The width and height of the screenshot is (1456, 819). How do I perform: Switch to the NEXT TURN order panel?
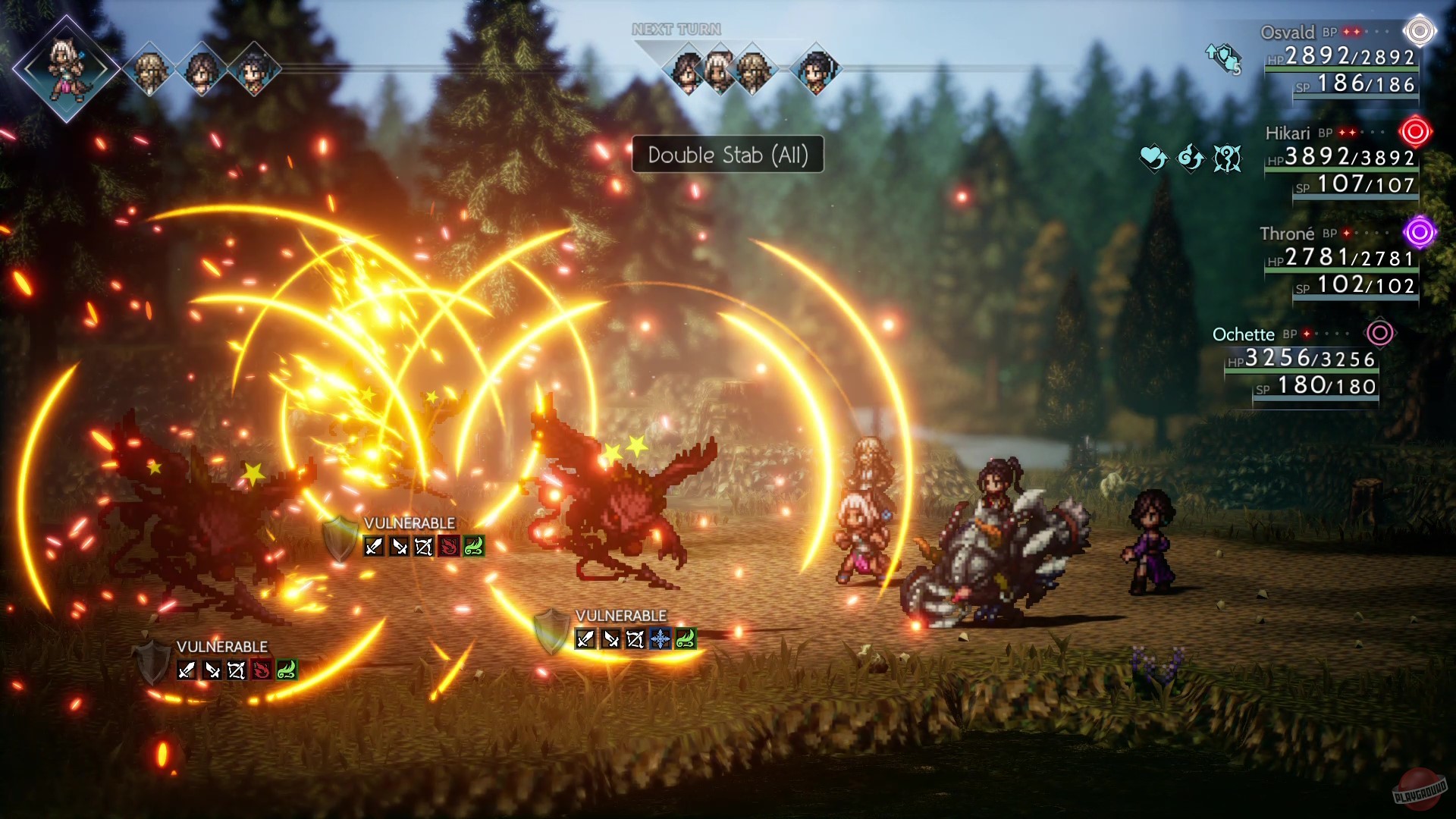point(675,29)
